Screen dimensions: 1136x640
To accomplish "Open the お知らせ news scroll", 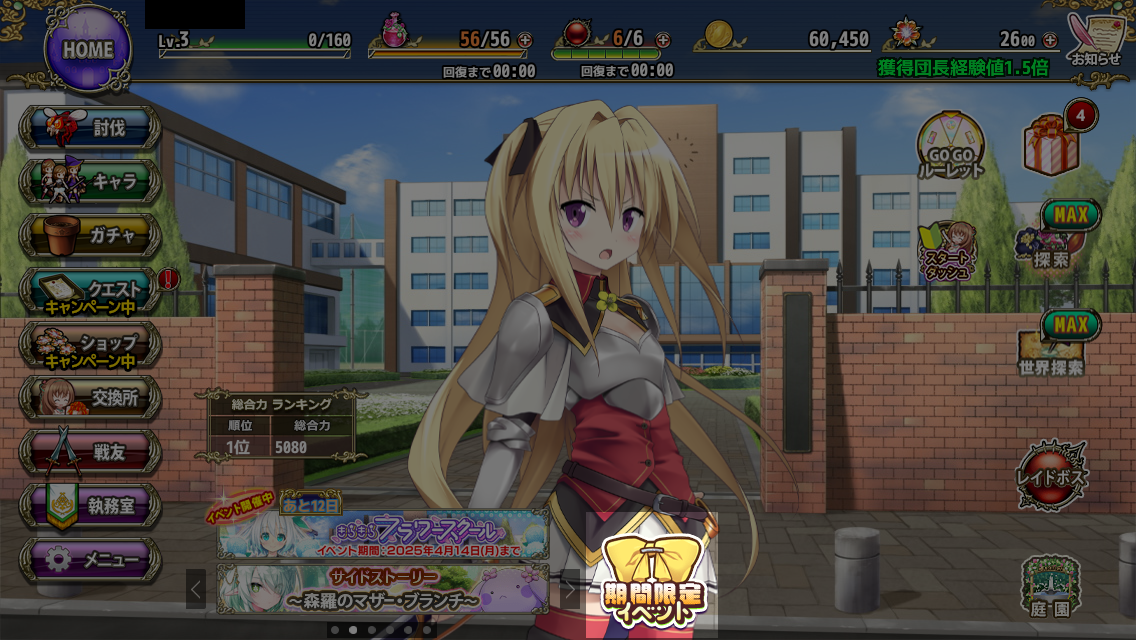I will pyautogui.click(x=1096, y=40).
